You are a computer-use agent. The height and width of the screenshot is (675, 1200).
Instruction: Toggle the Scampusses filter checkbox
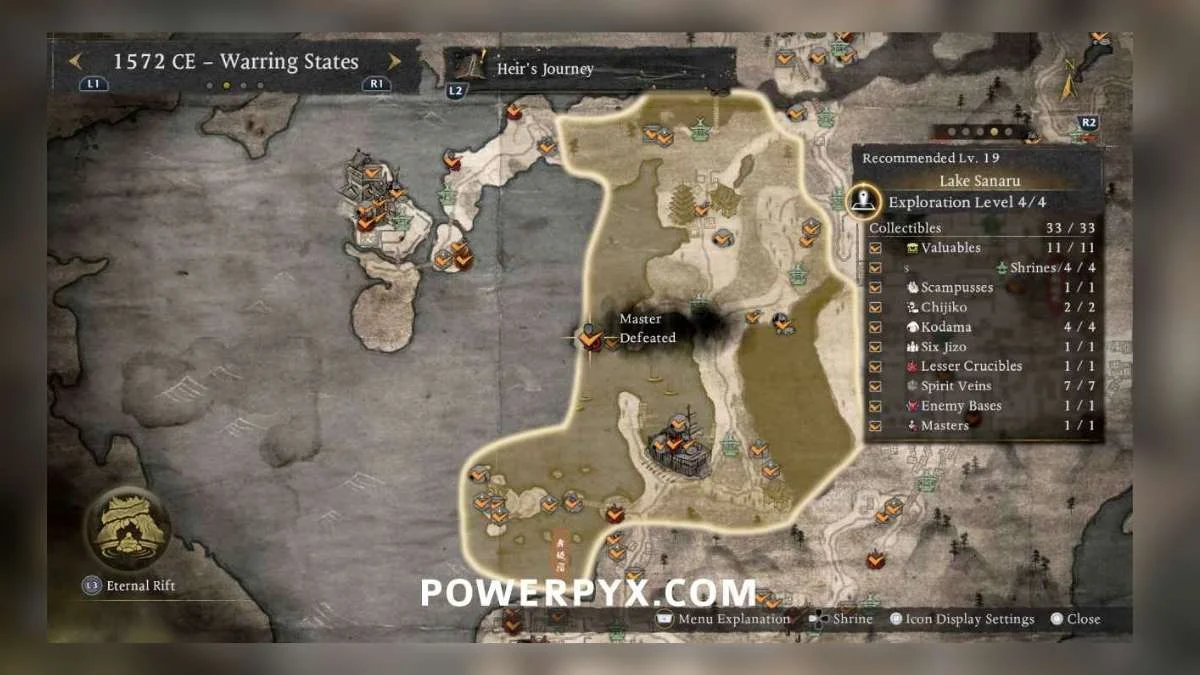(x=876, y=287)
